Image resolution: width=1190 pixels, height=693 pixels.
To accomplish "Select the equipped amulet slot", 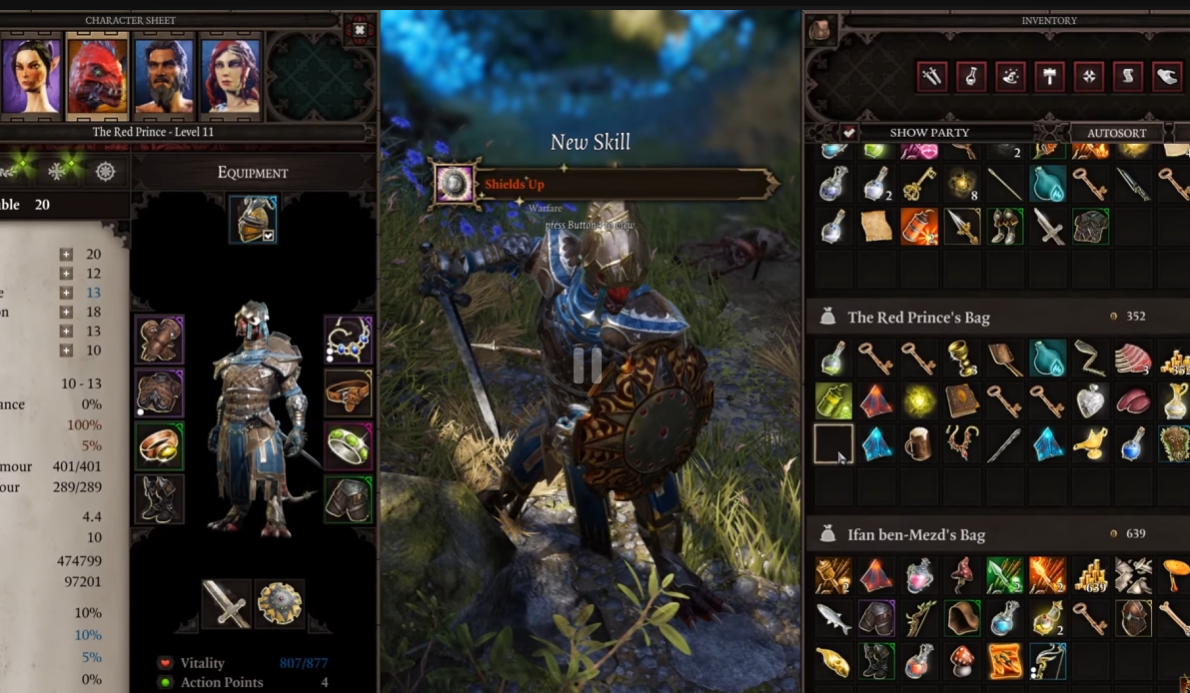I will [348, 340].
